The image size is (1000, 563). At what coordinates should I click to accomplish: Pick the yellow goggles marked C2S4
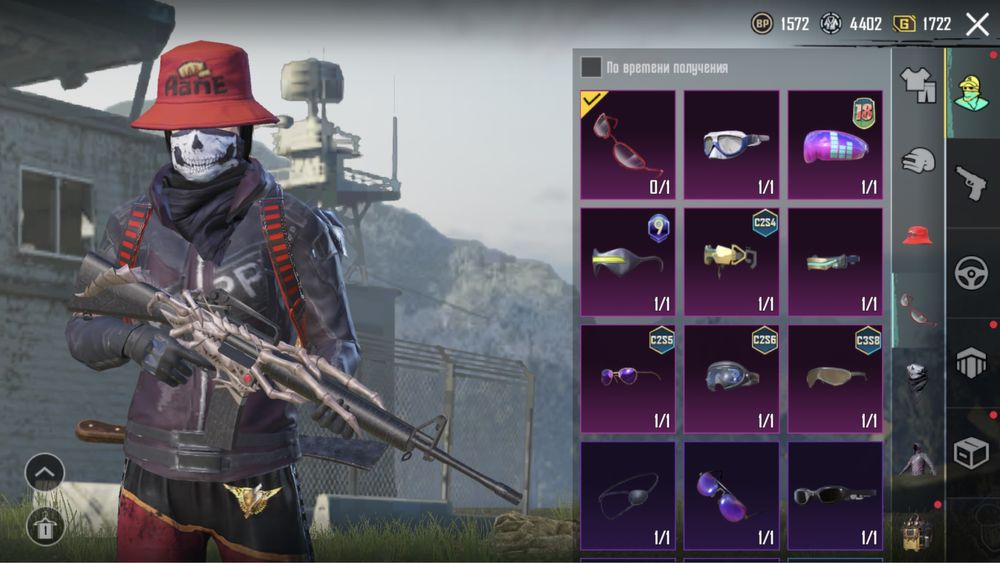732,261
